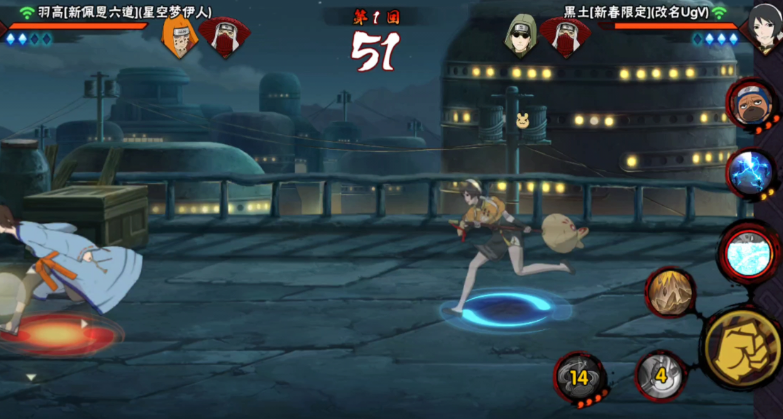Screen dimensions: 783x419
Task: Use the white-blue swirling energy skill
Action: pyautogui.click(x=750, y=251)
